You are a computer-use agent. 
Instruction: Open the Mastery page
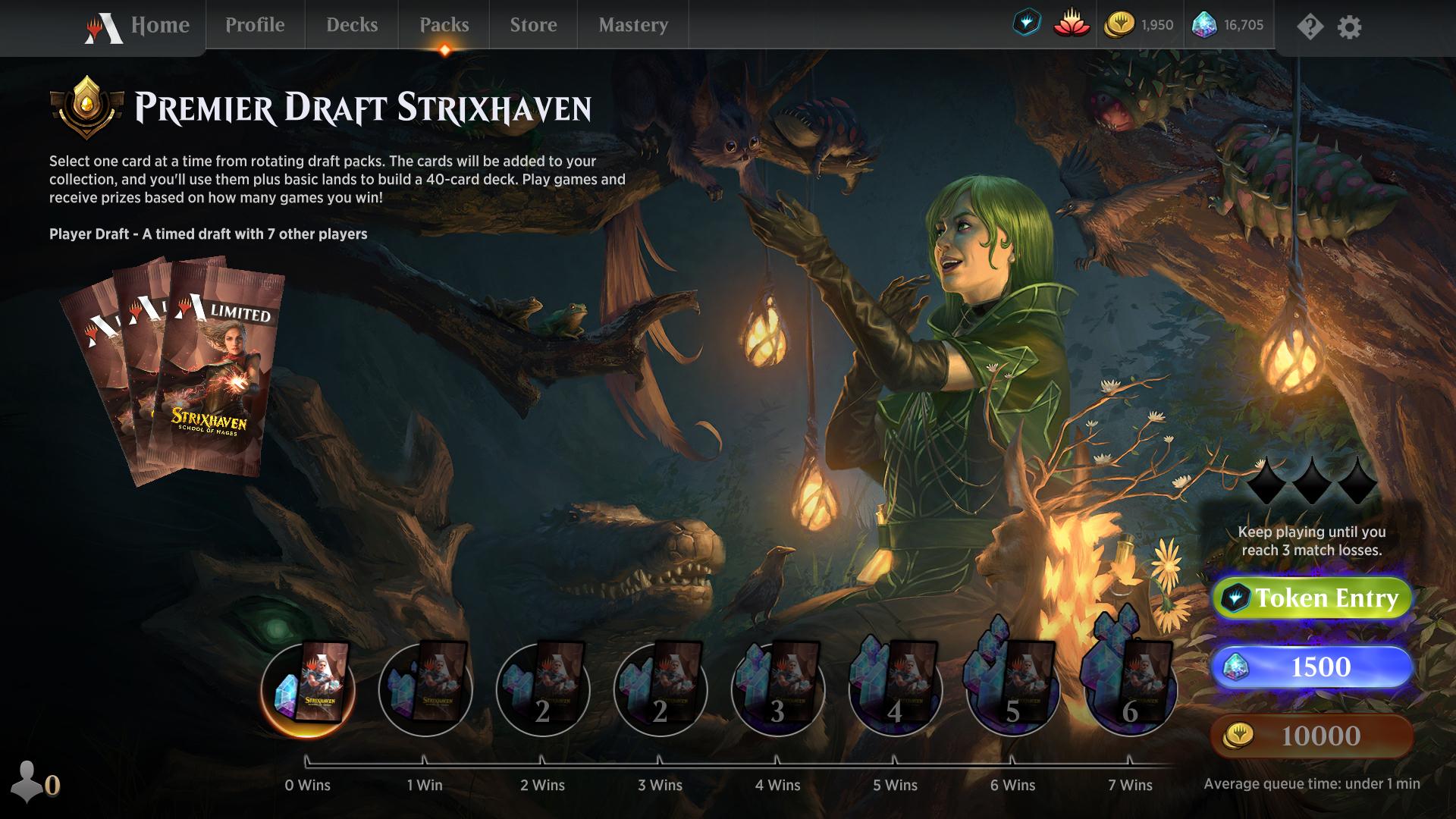click(632, 25)
